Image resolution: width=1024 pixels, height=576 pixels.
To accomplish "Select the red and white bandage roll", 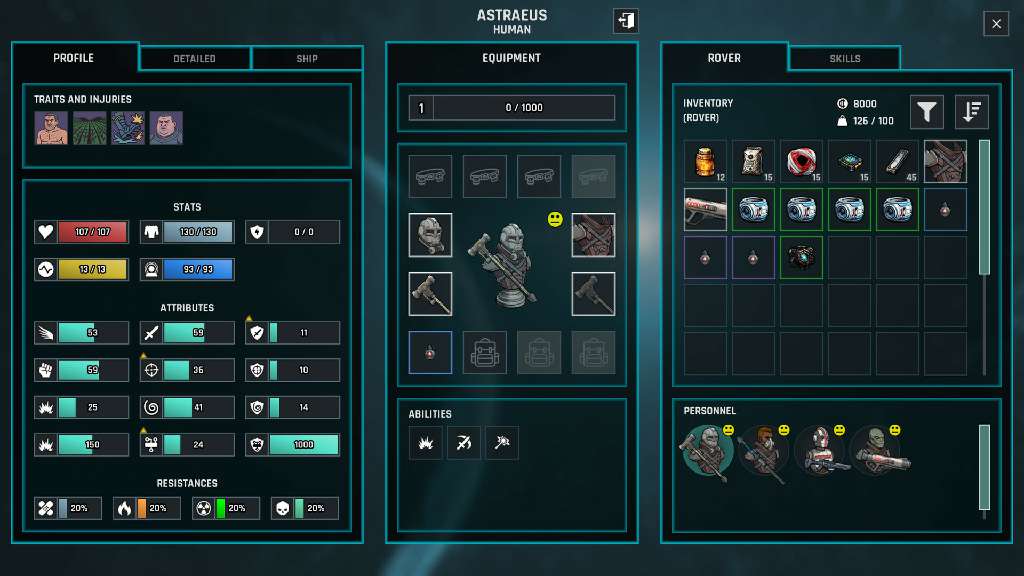I will tap(801, 161).
